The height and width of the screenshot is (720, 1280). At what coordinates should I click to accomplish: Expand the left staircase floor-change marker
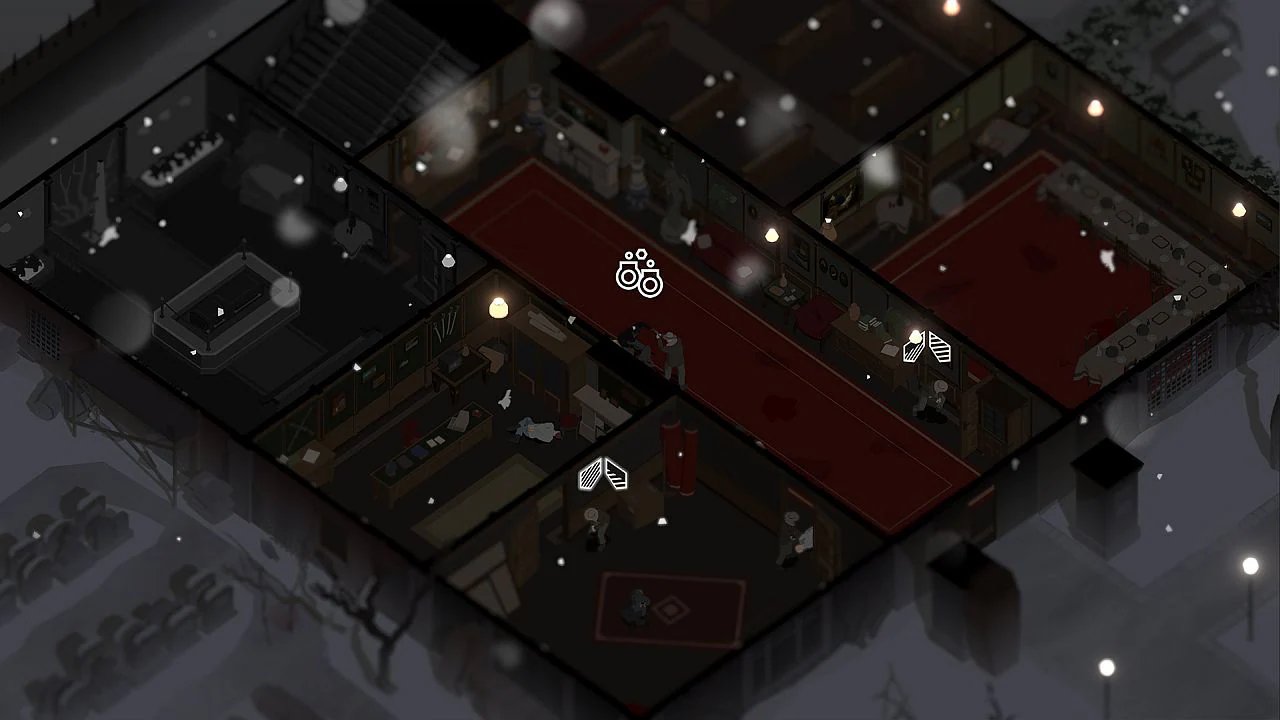(590, 475)
